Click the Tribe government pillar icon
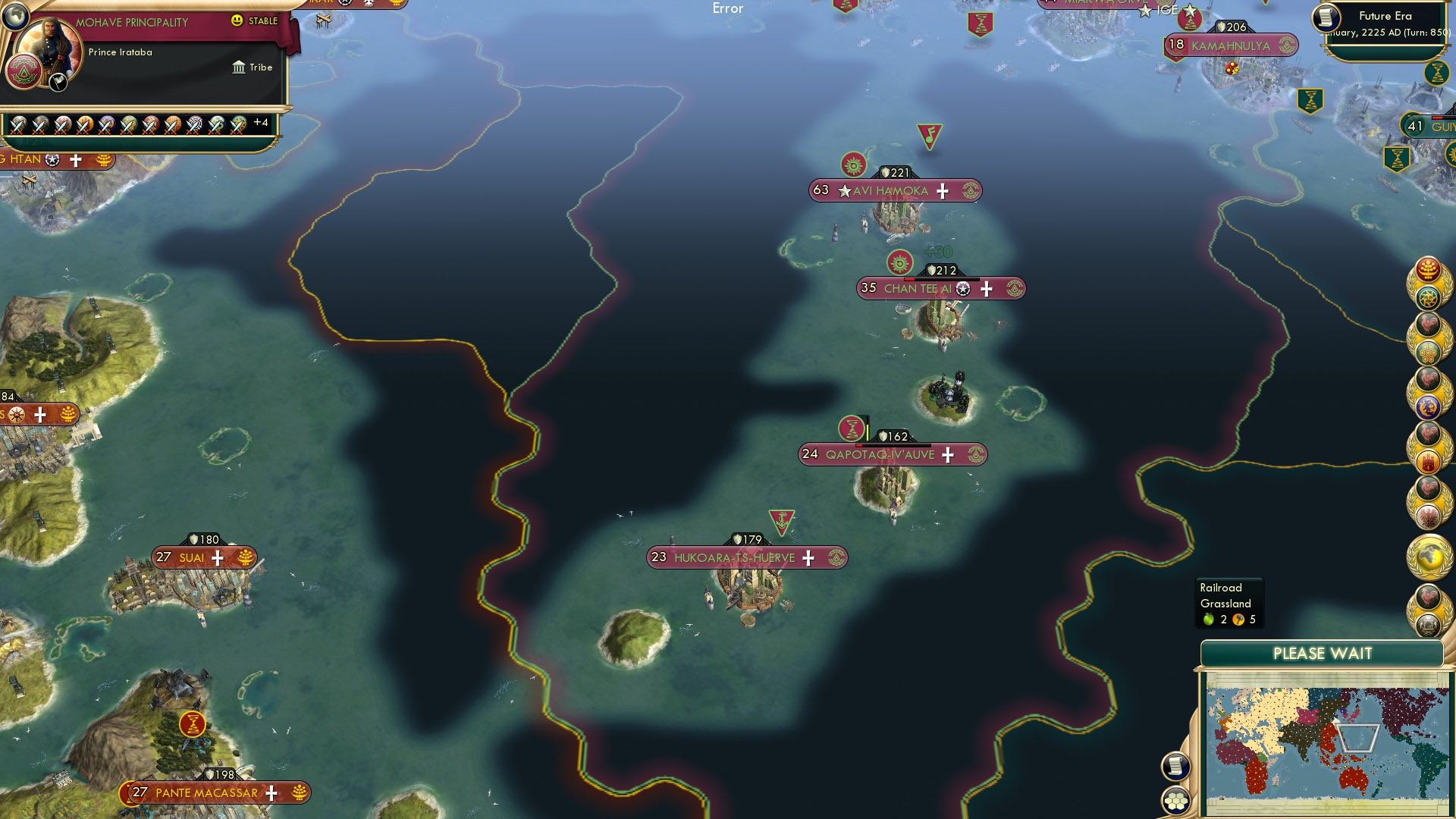 (x=237, y=67)
